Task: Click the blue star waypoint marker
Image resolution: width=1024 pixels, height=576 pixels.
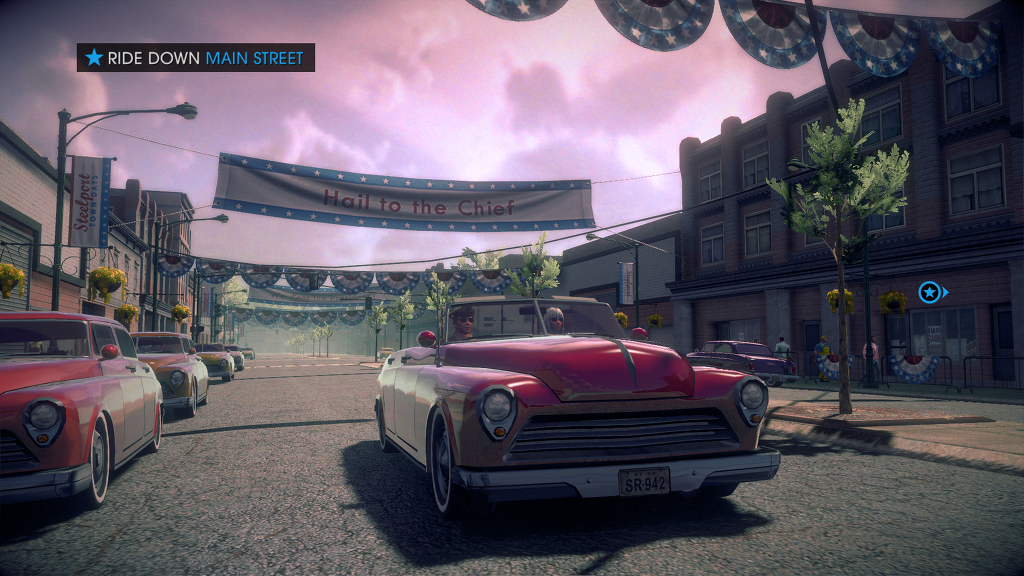Action: coord(930,292)
